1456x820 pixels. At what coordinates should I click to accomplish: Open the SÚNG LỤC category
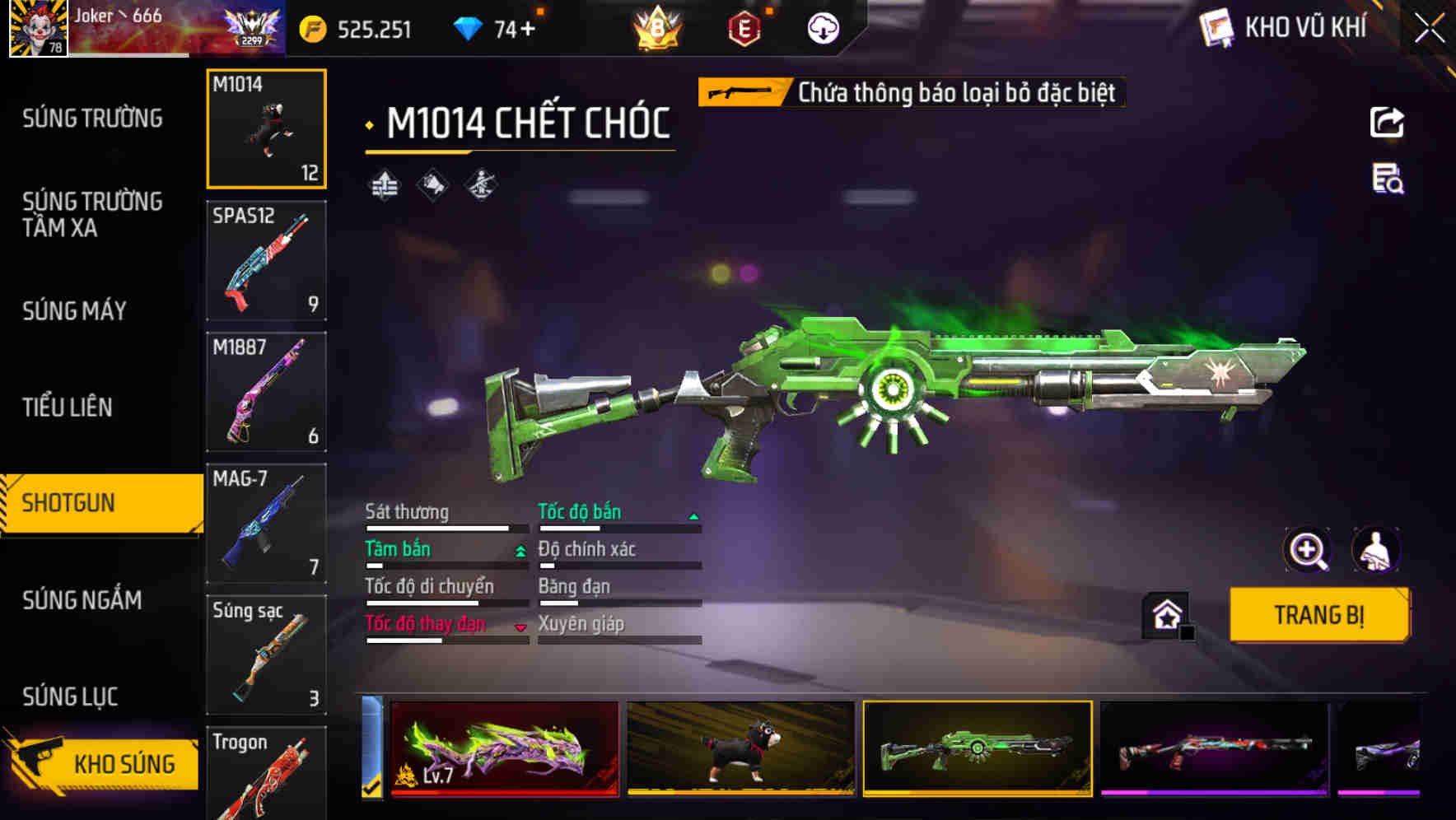tap(70, 697)
